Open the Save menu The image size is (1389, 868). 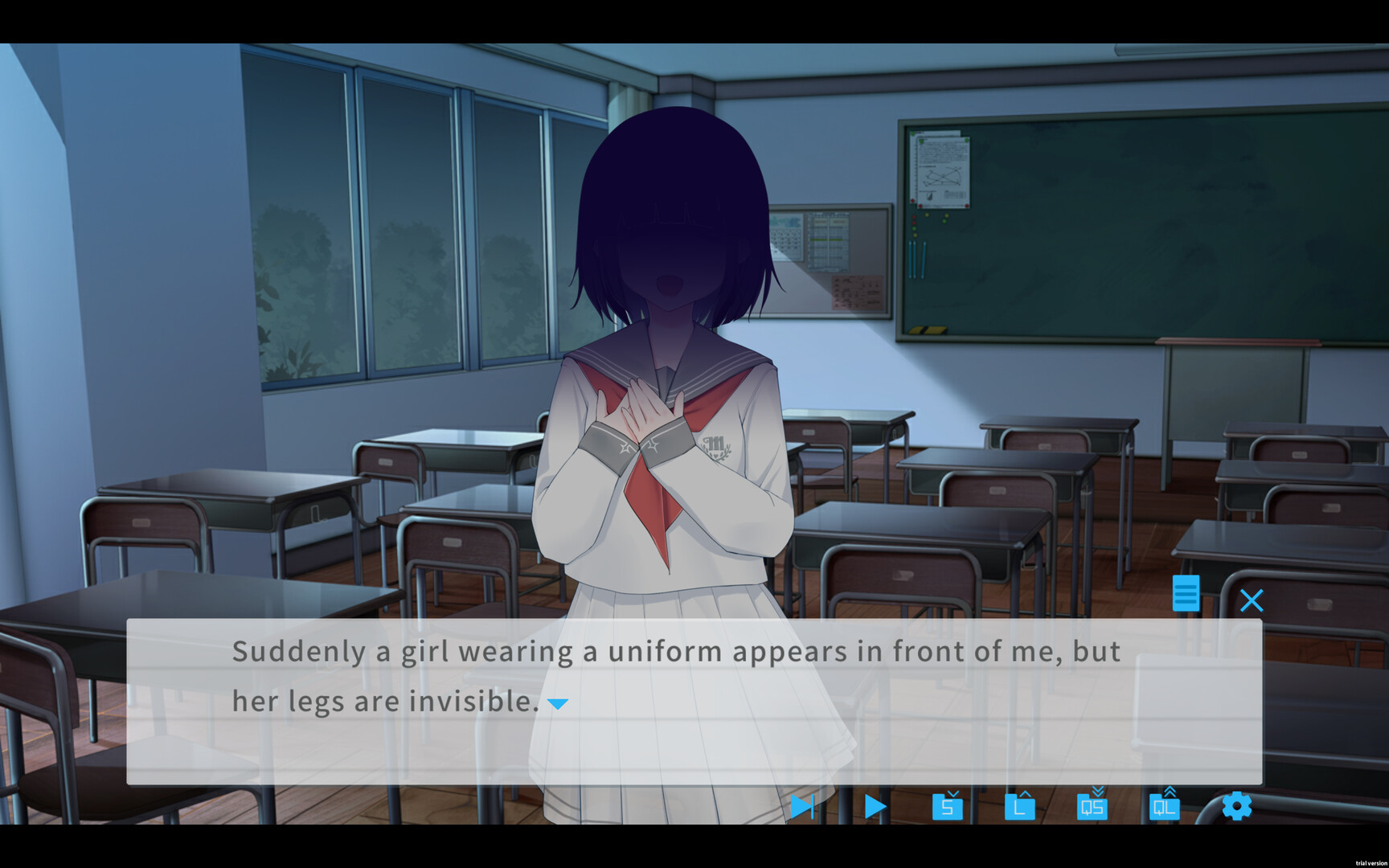948,808
